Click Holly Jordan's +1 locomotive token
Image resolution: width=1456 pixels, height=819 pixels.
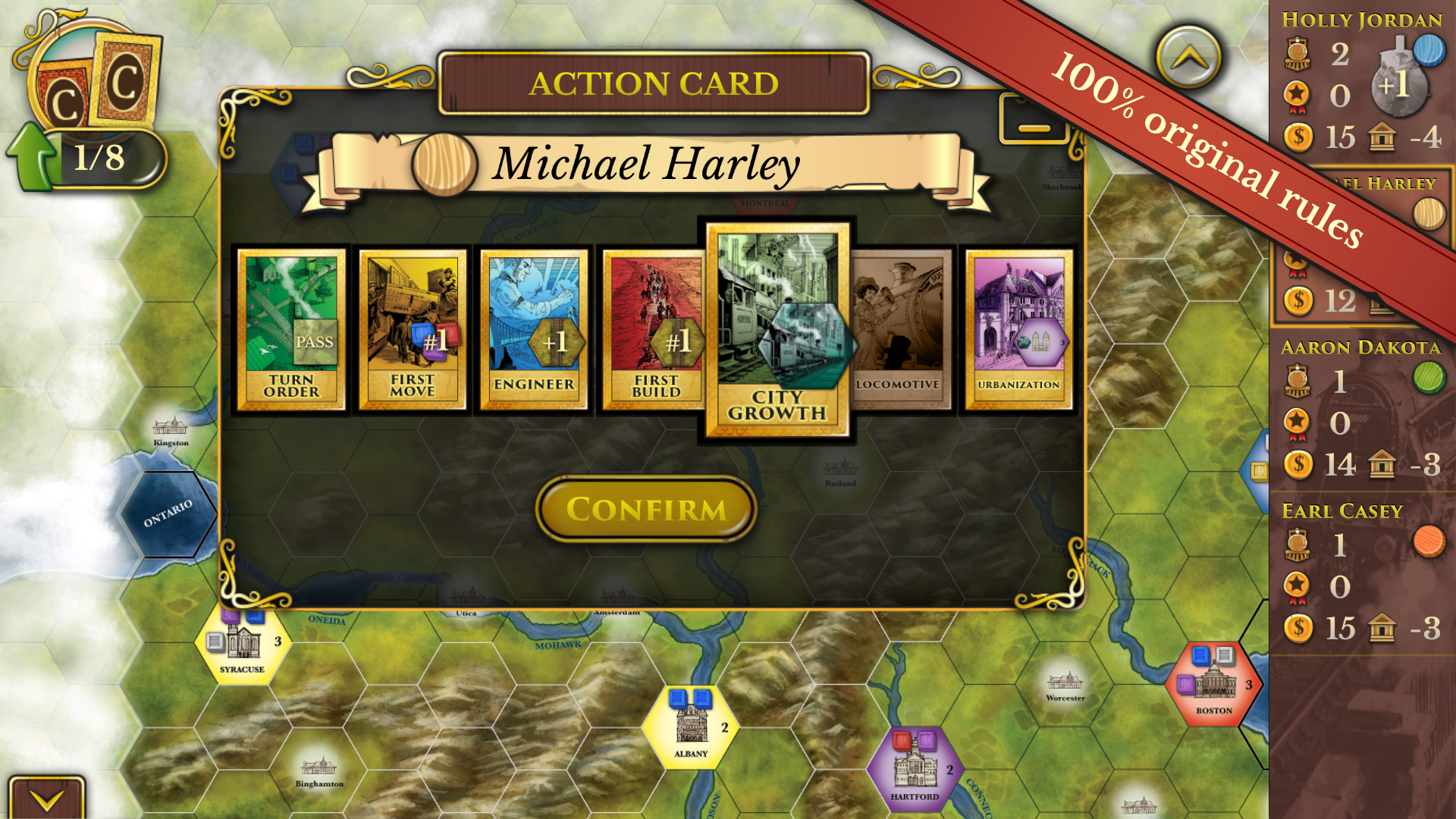[1399, 91]
